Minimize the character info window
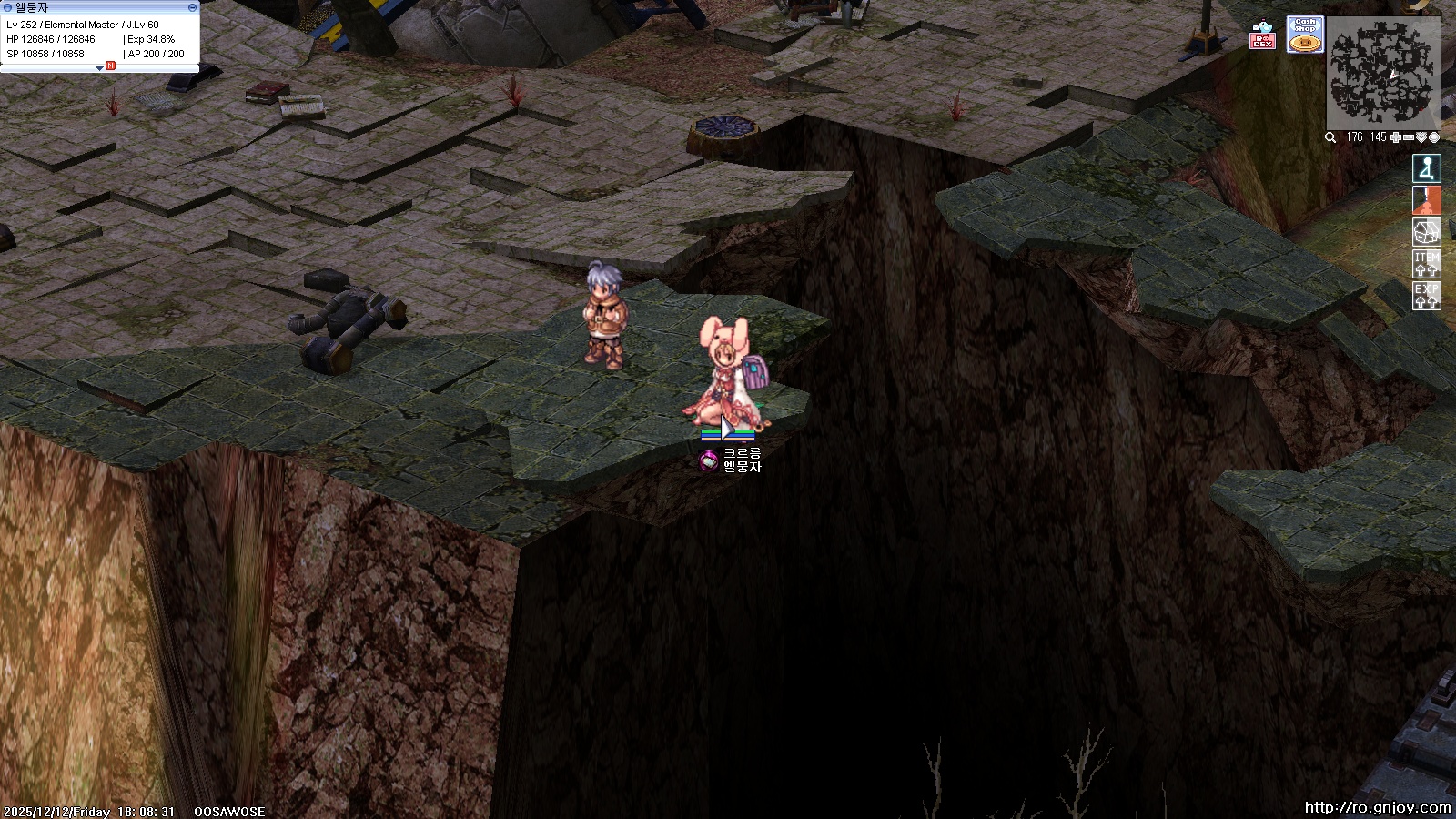 192,7
